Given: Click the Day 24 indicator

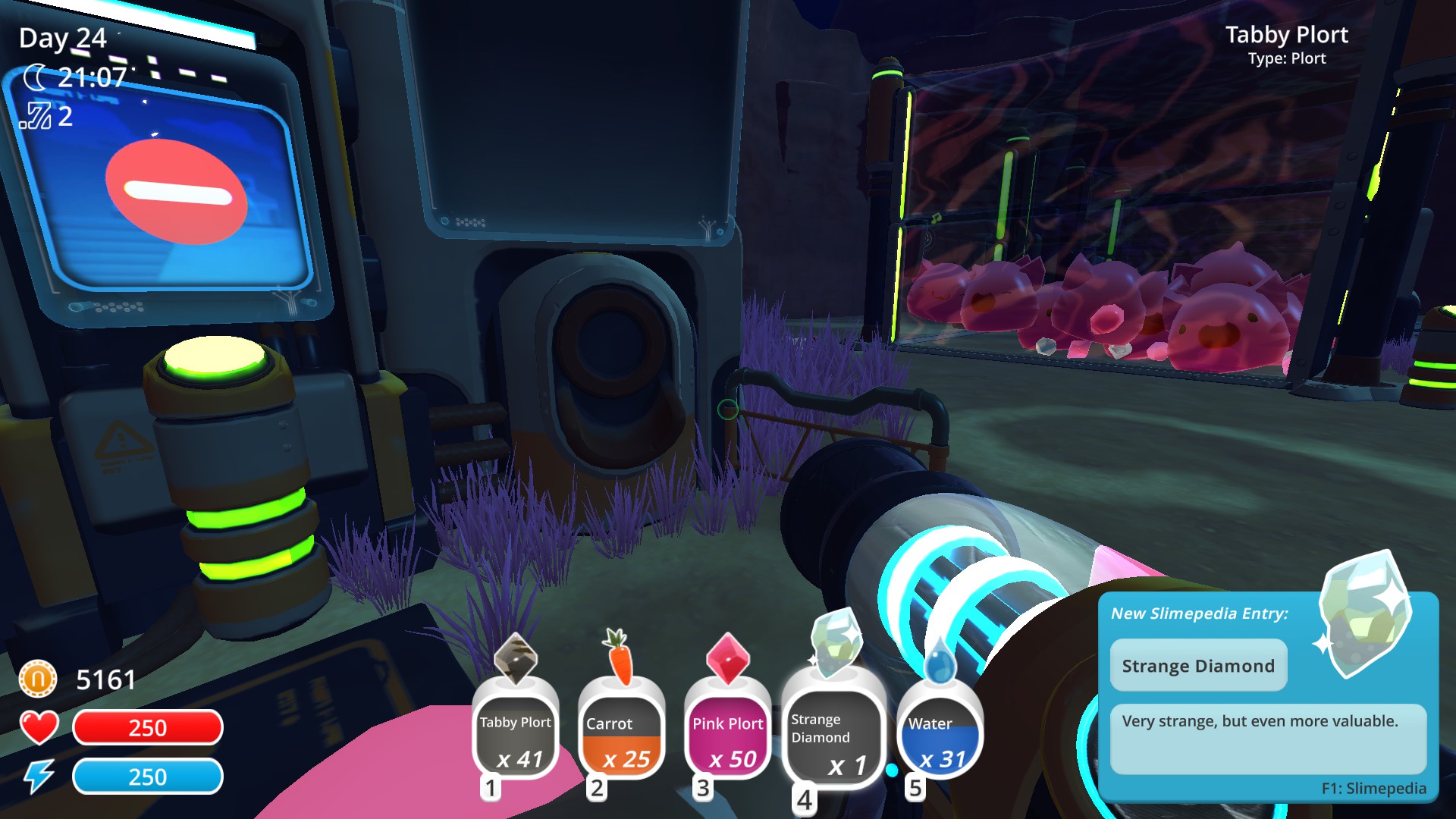Looking at the screenshot, I should (63, 38).
